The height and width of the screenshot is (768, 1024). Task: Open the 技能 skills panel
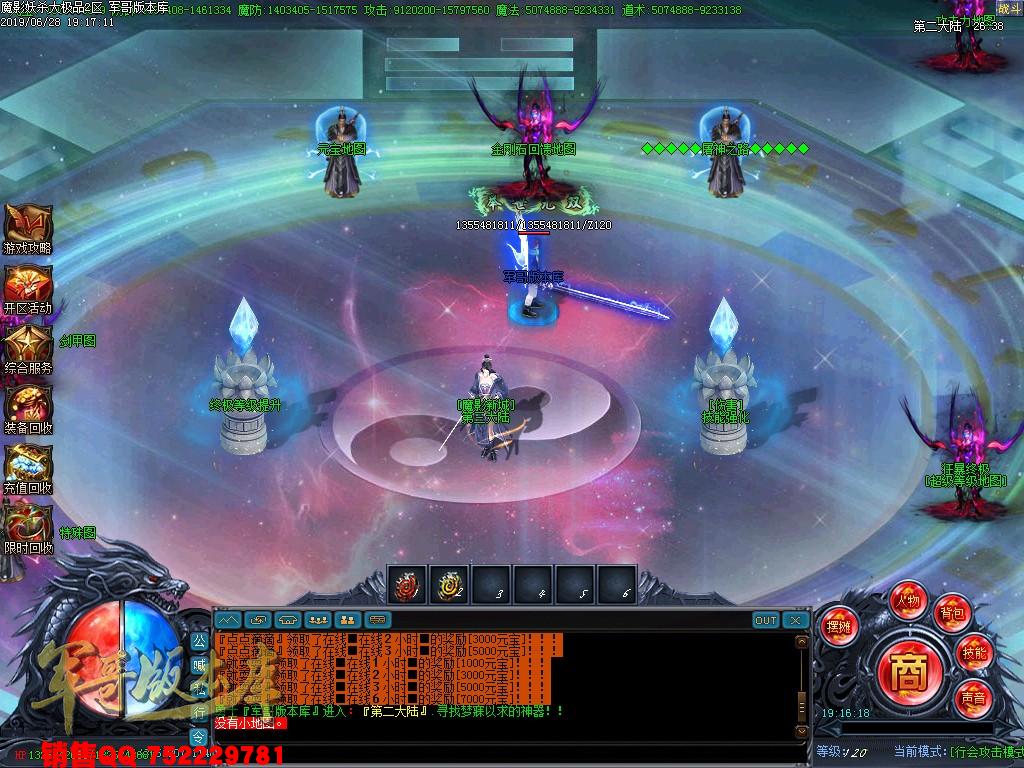tap(973, 652)
